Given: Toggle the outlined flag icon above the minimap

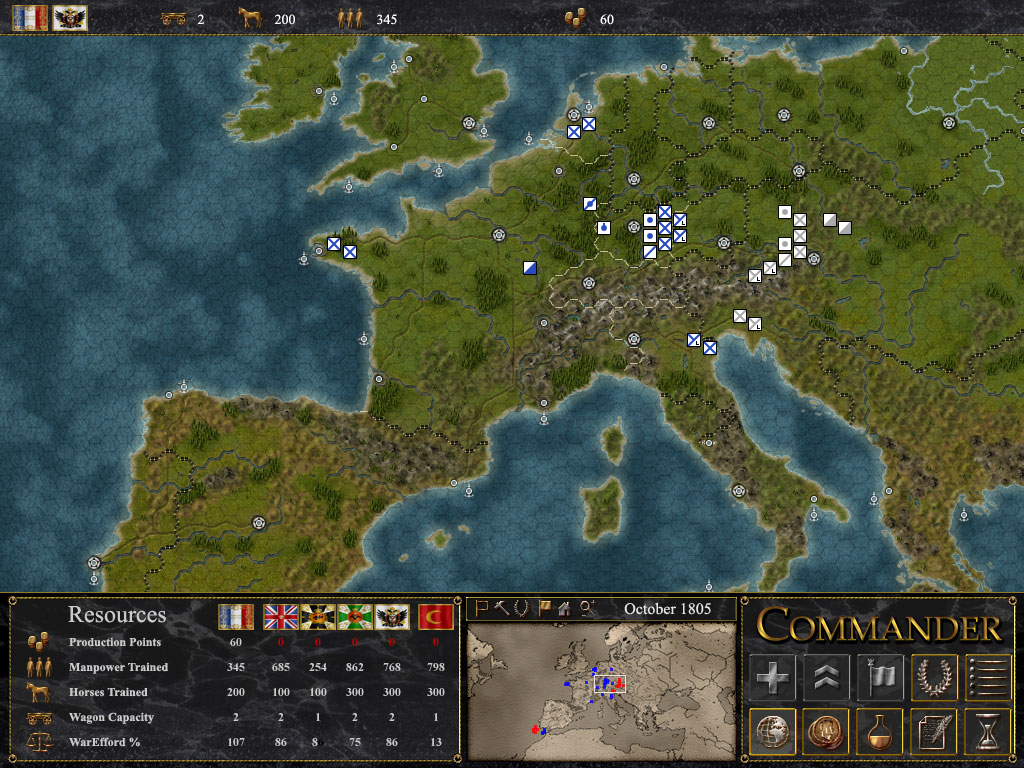Looking at the screenshot, I should coord(481,607).
